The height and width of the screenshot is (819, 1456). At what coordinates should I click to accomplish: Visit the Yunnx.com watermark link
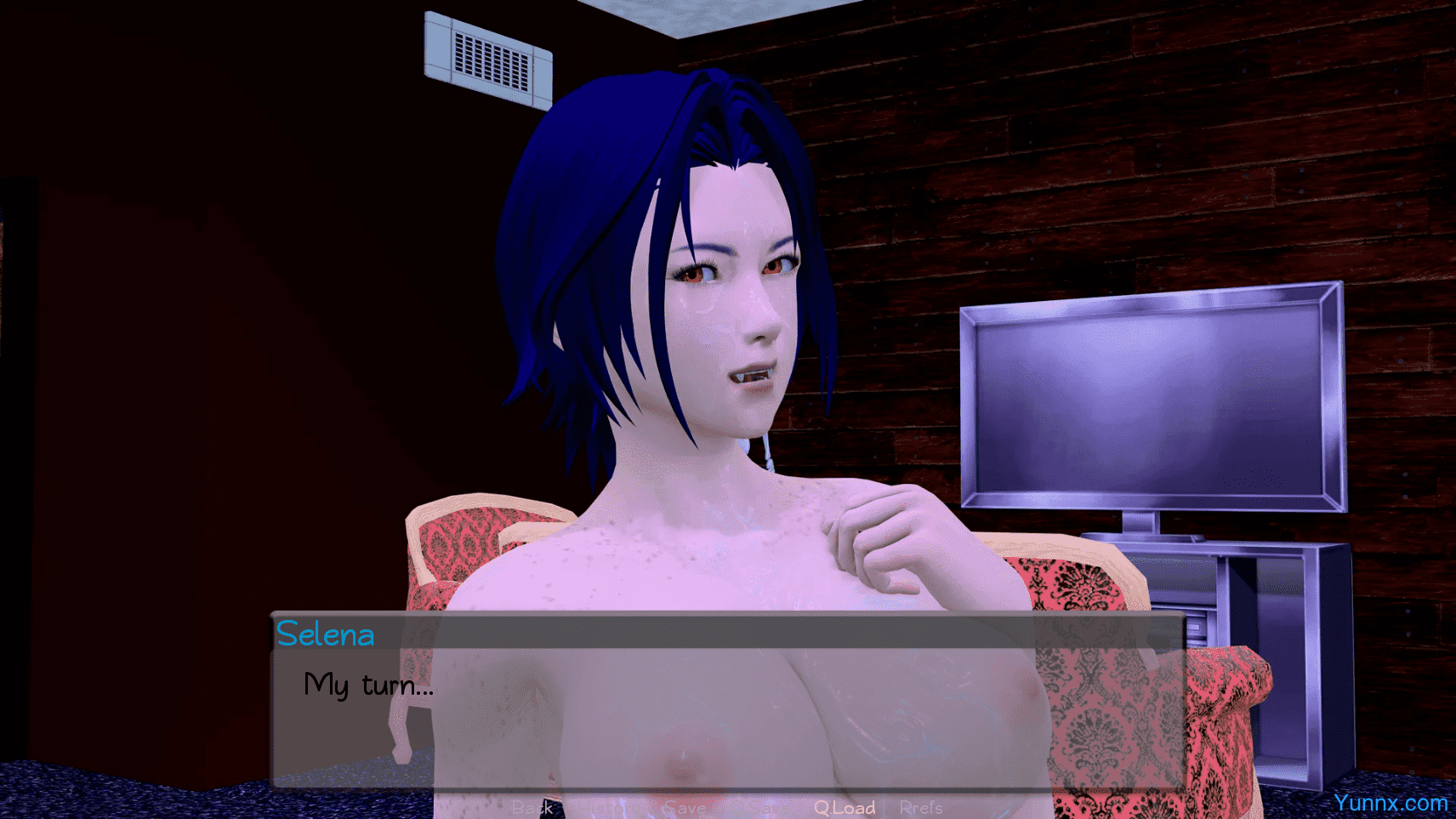[1390, 802]
